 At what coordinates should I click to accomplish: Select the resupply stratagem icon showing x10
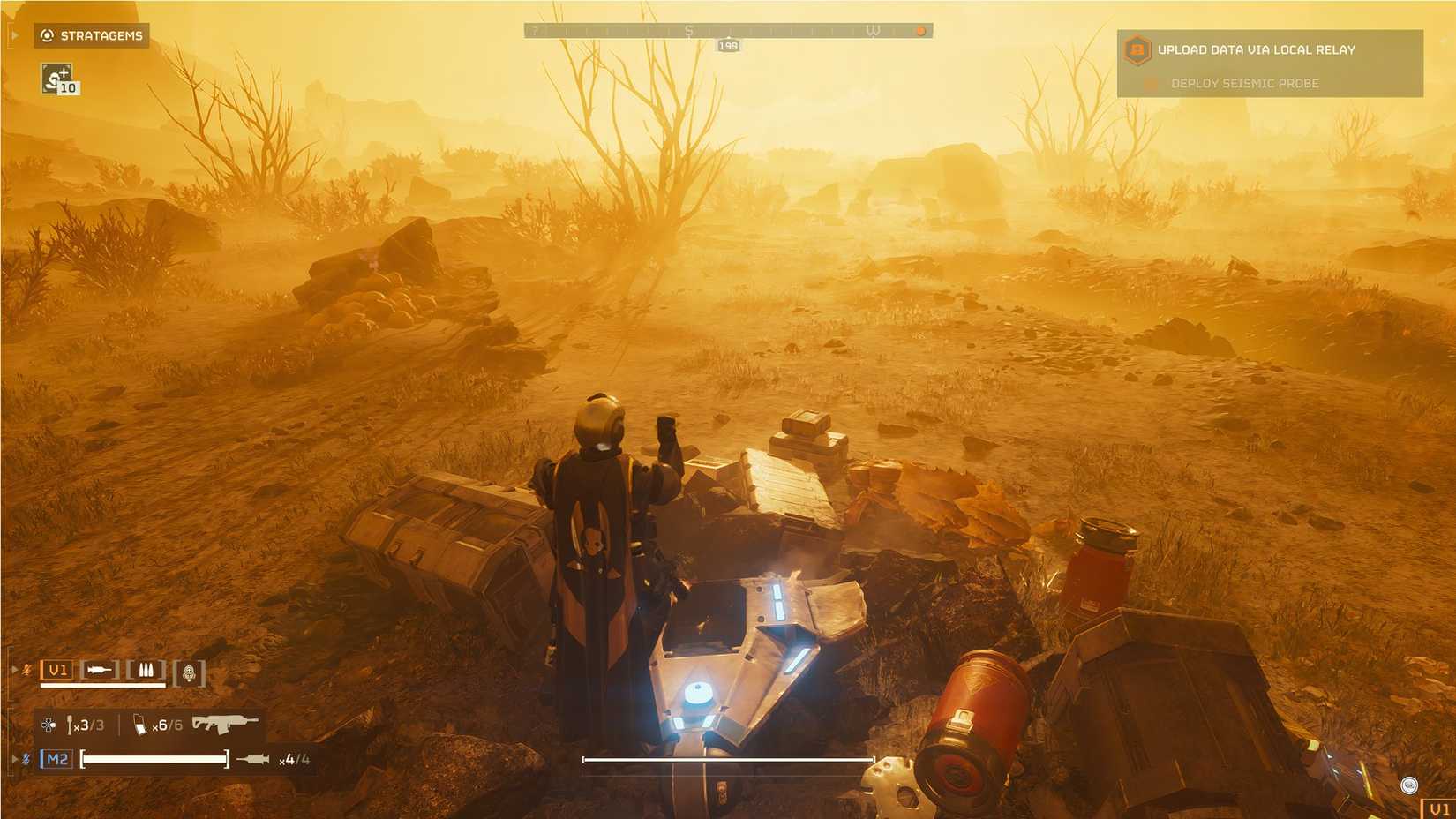pyautogui.click(x=56, y=80)
